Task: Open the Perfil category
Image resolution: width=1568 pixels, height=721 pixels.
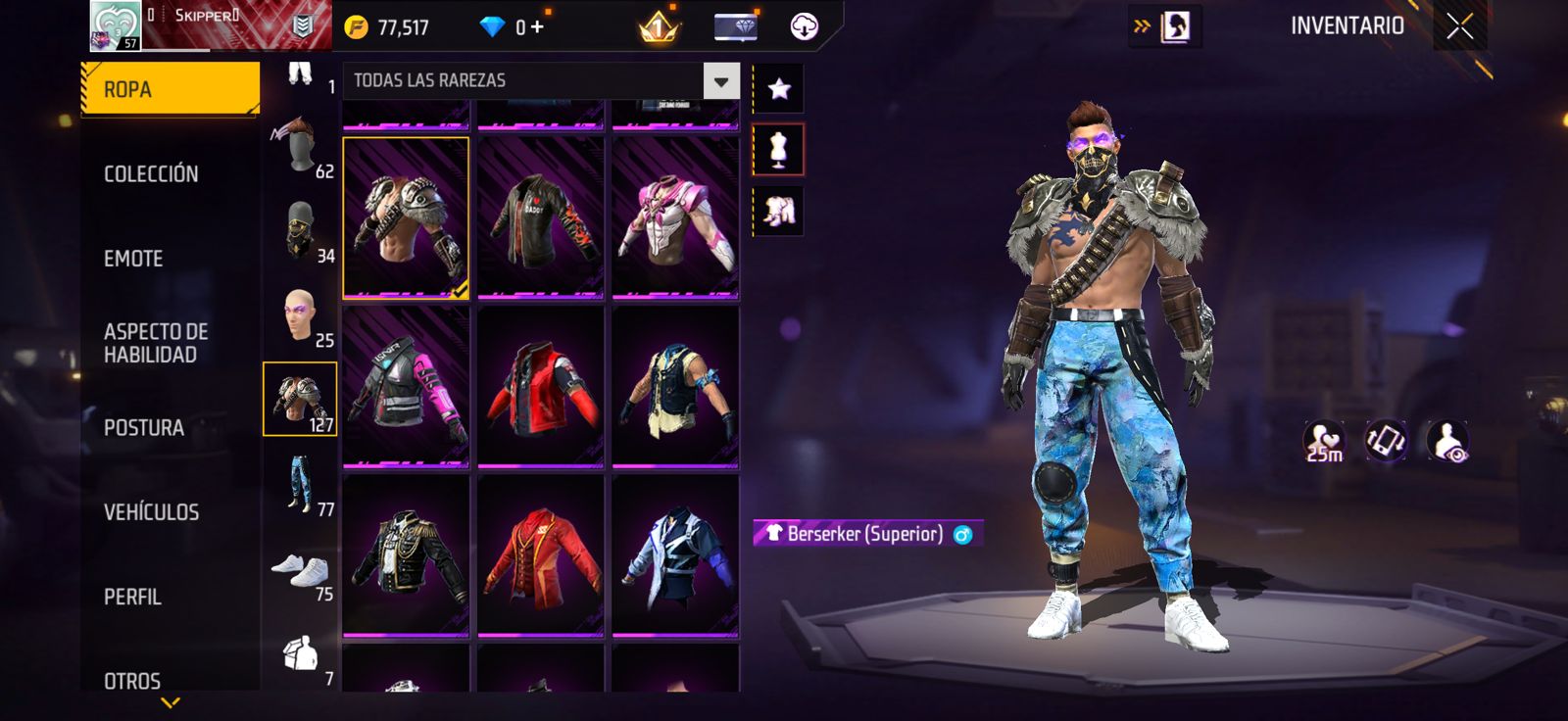Action: pyautogui.click(x=132, y=597)
